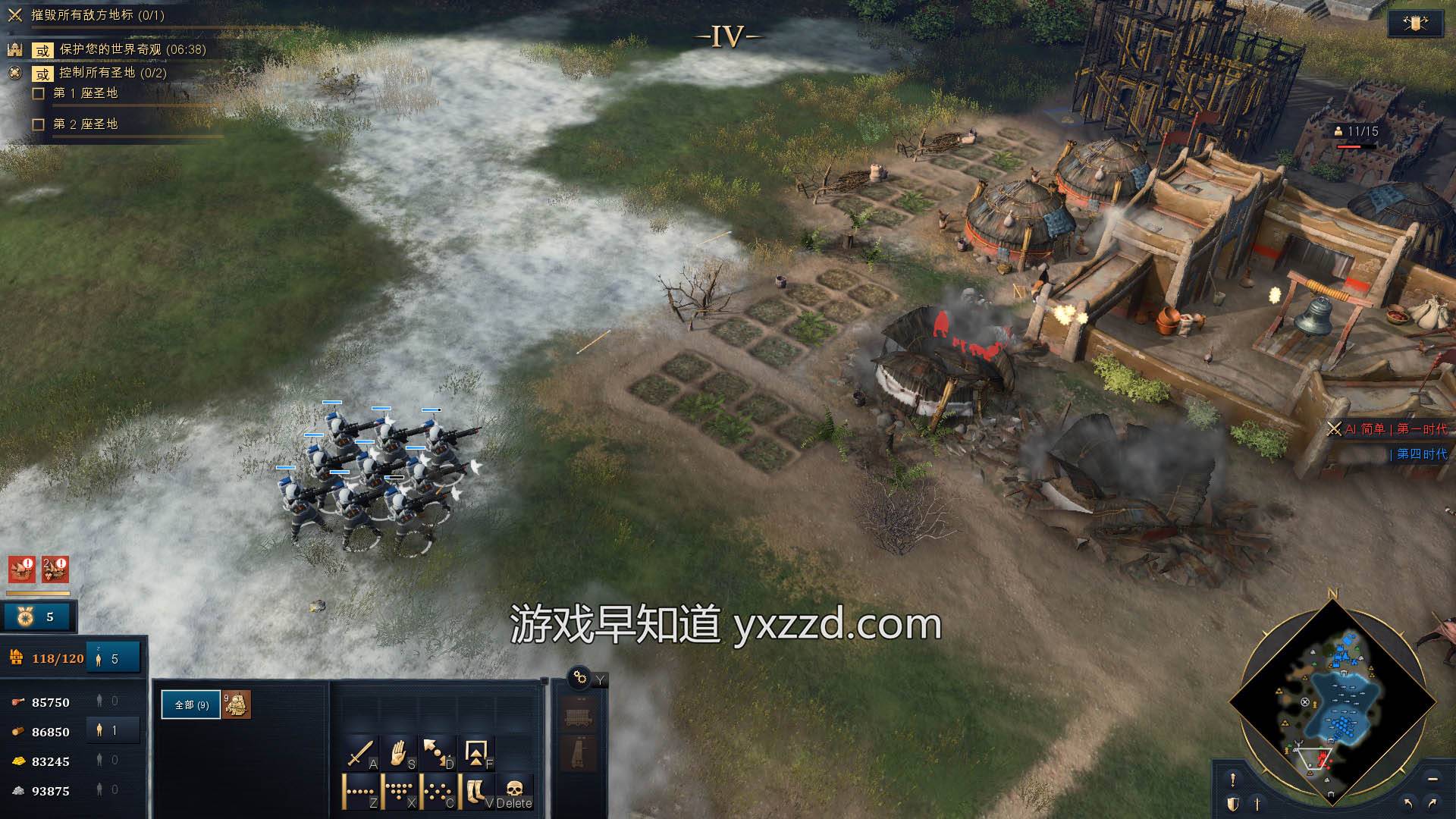Image resolution: width=1456 pixels, height=819 pixels.
Task: Click the flare ping button beside the minimap
Action: (x=1233, y=779)
